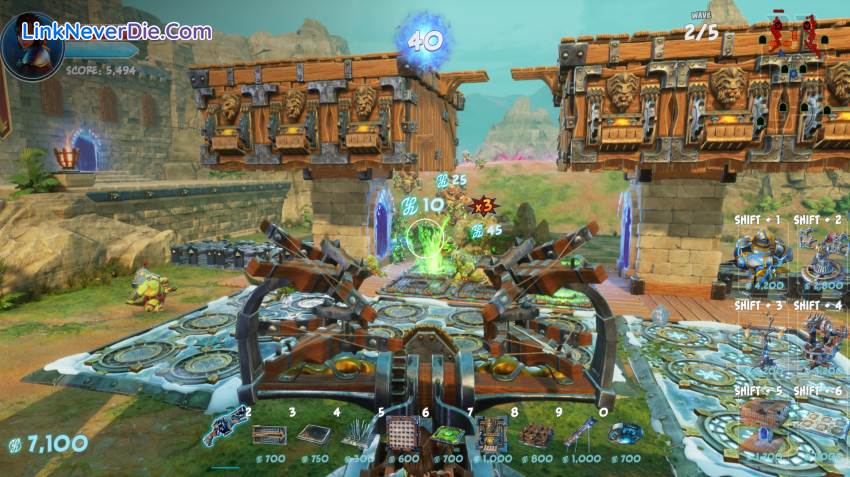This screenshot has width=850, height=477.
Task: Select the flat floor panel trap, slot 3
Action: pyautogui.click(x=313, y=434)
